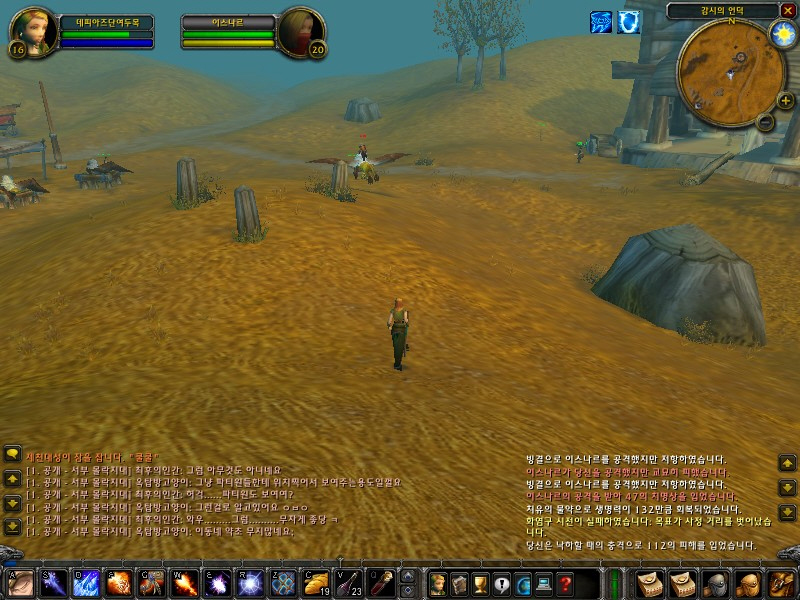Open the rightmost backpack bag
Viewport: 800px width, 600px height.
tap(781, 583)
